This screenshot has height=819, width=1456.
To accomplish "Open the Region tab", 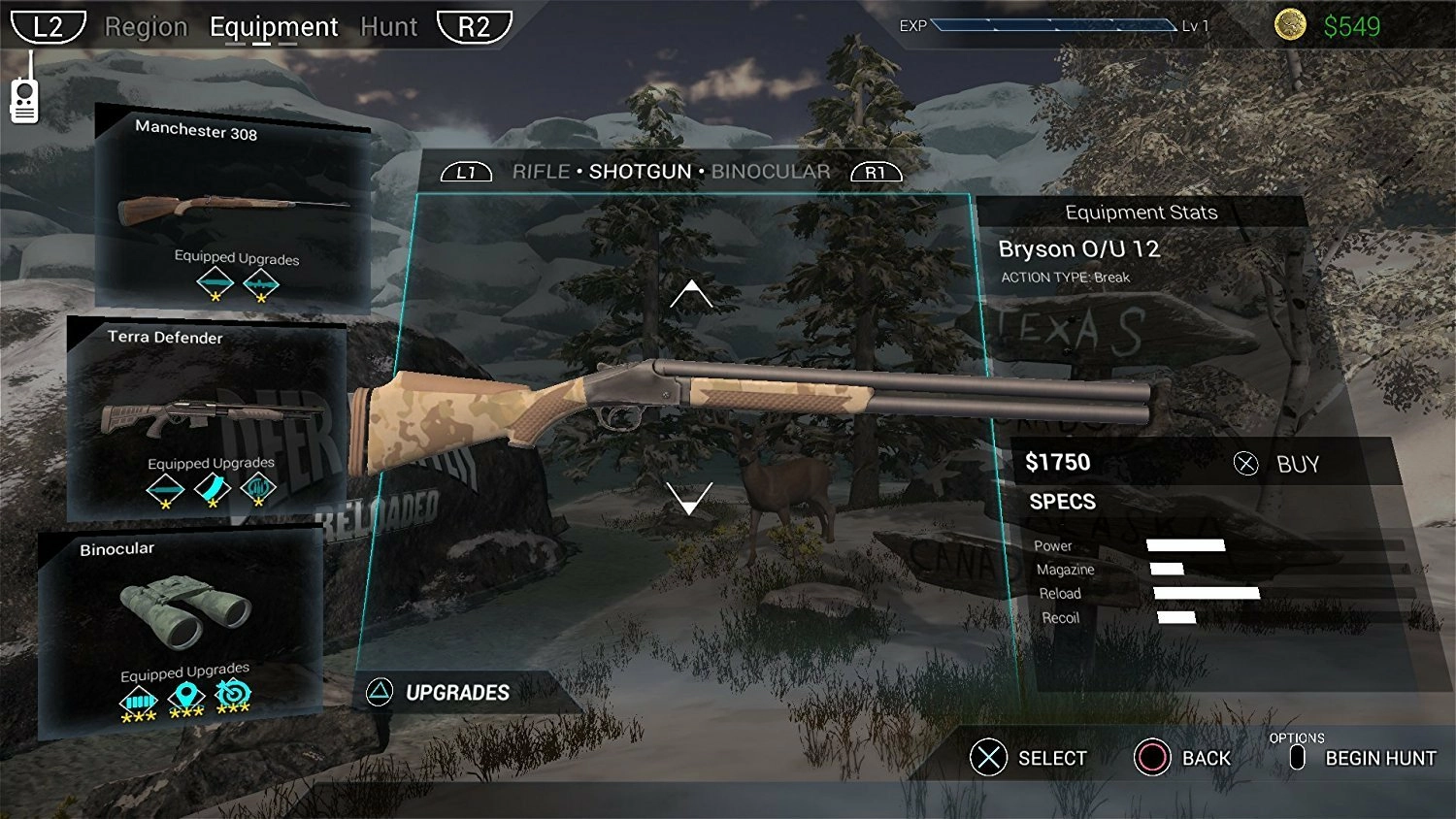I will [x=147, y=26].
